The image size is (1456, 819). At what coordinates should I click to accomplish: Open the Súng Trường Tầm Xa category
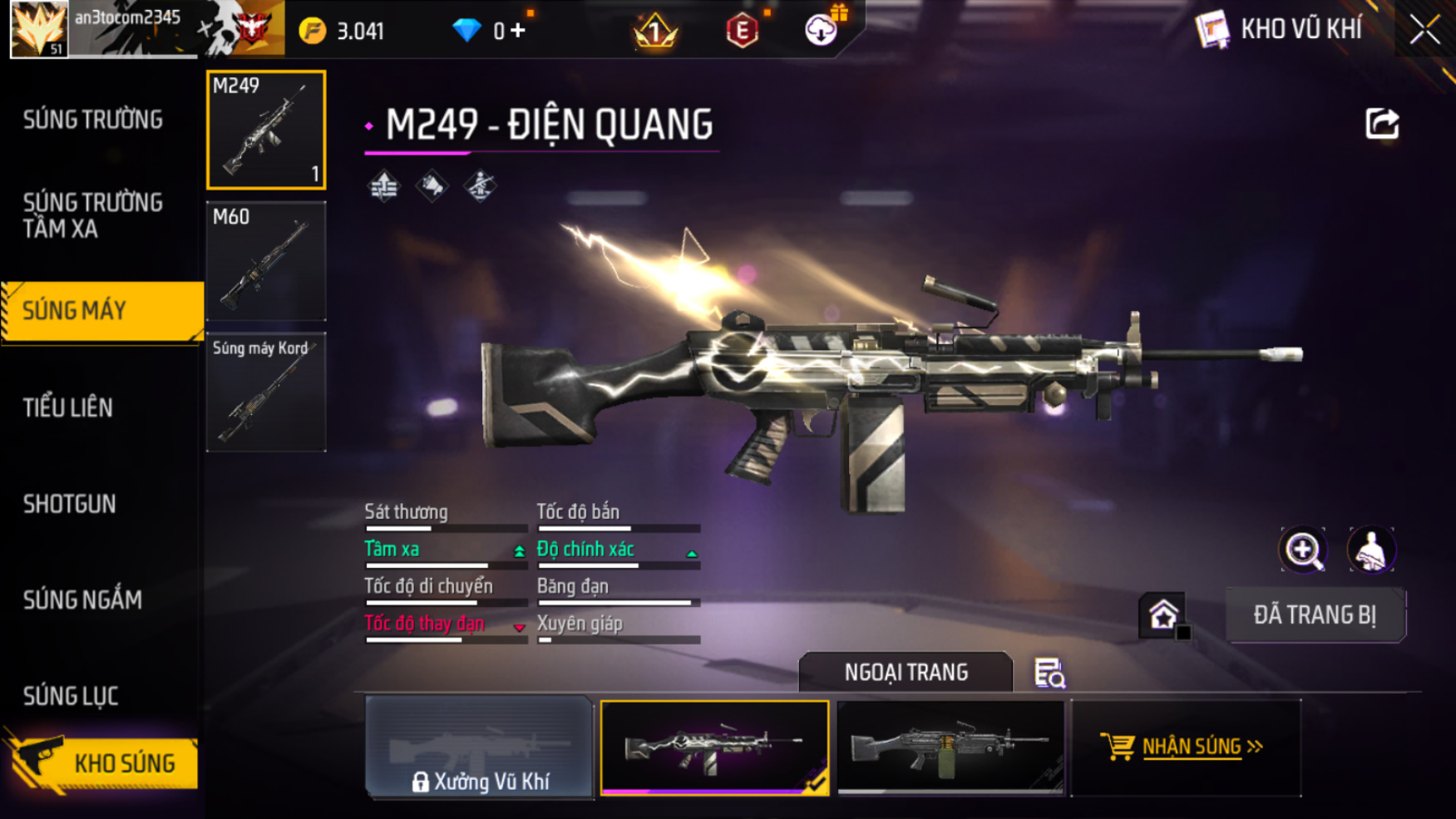tap(93, 215)
